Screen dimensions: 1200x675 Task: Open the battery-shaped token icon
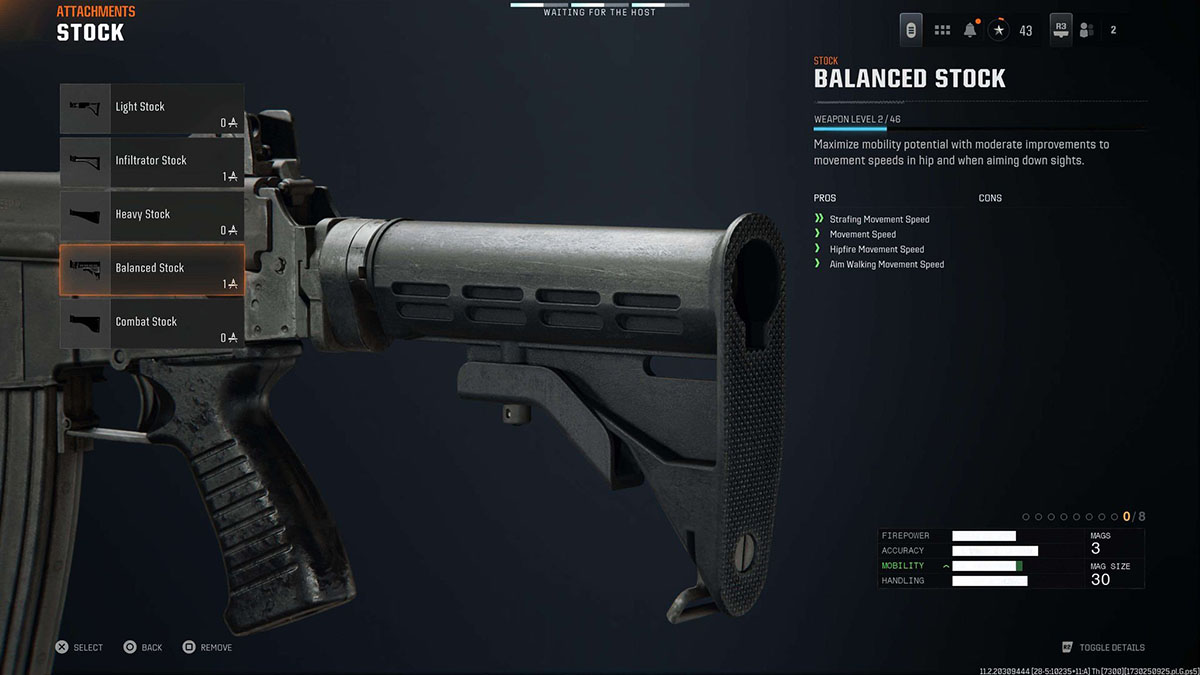click(x=911, y=30)
